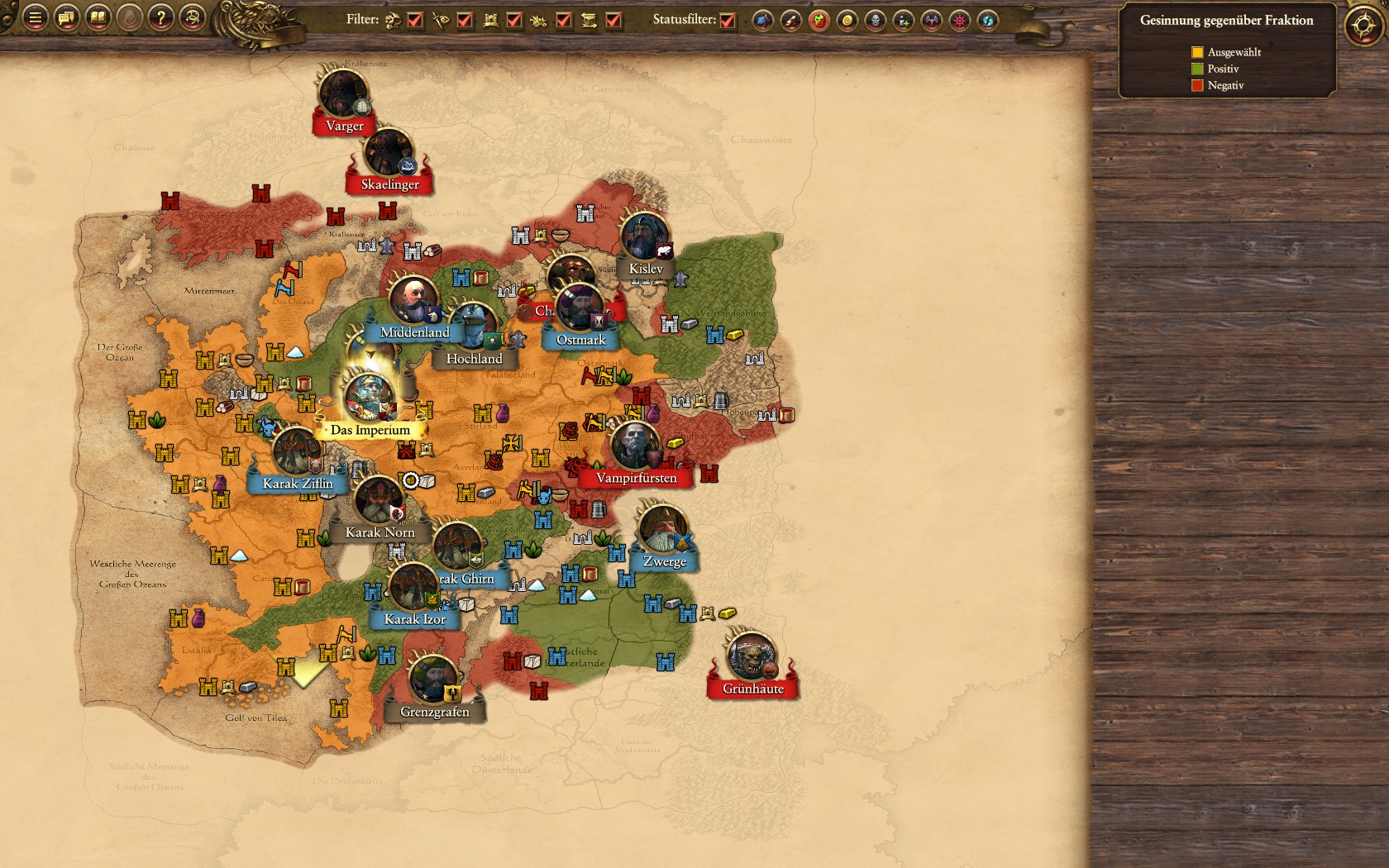Image resolution: width=1389 pixels, height=868 pixels.
Task: Click the compass button in top-right corner
Action: pos(1363,26)
